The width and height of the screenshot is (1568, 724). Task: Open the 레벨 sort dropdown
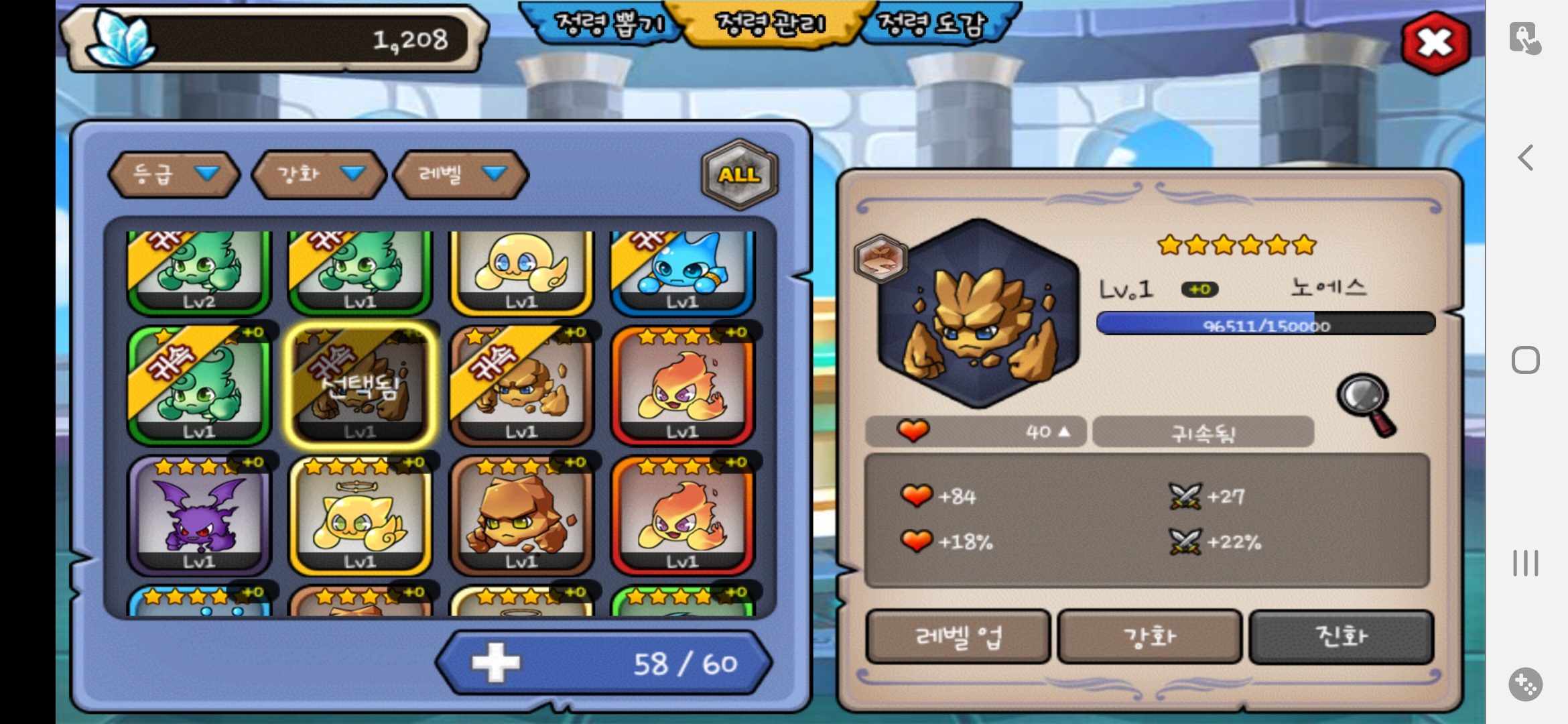coord(461,174)
